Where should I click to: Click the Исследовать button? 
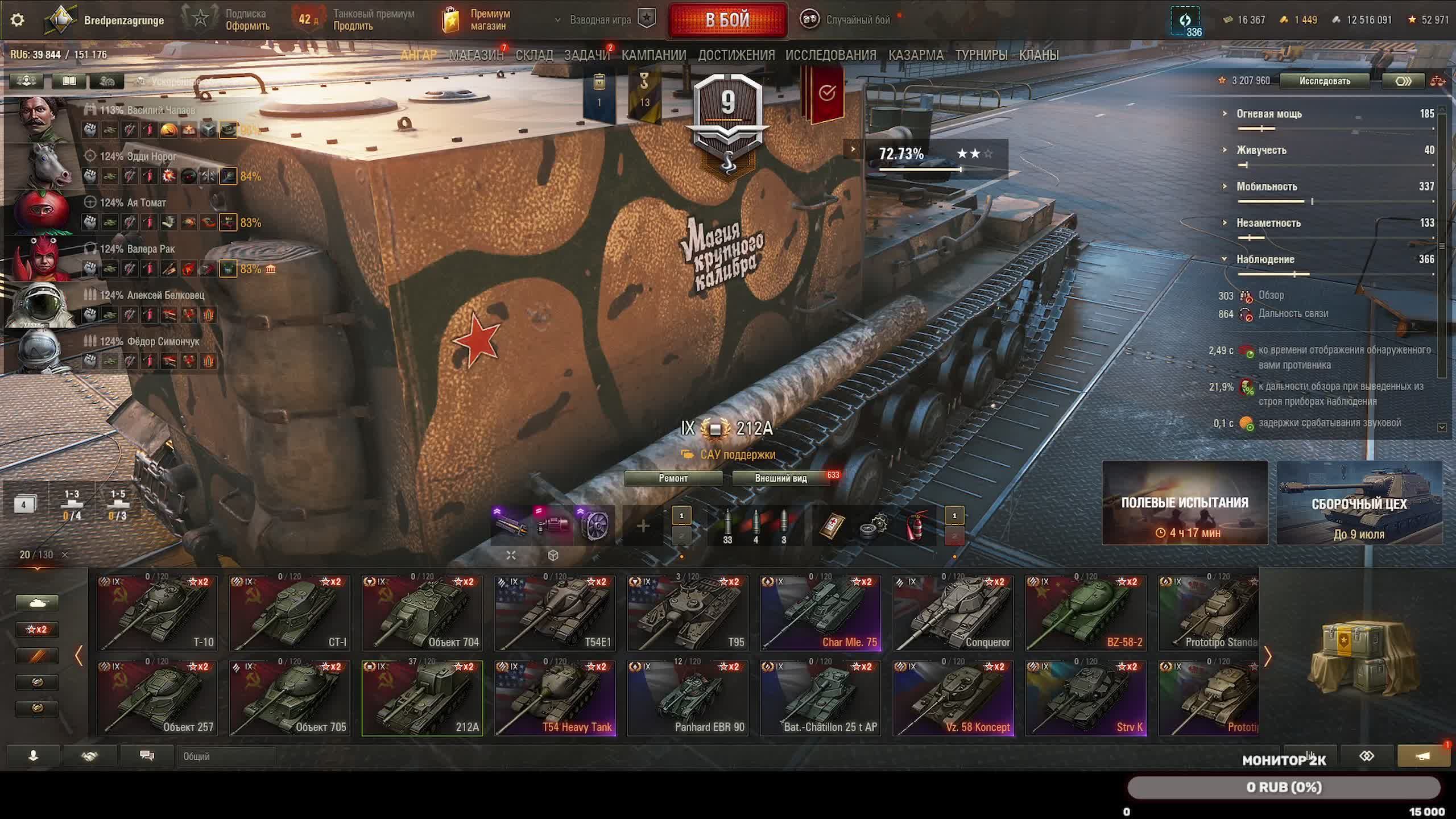1325,81
